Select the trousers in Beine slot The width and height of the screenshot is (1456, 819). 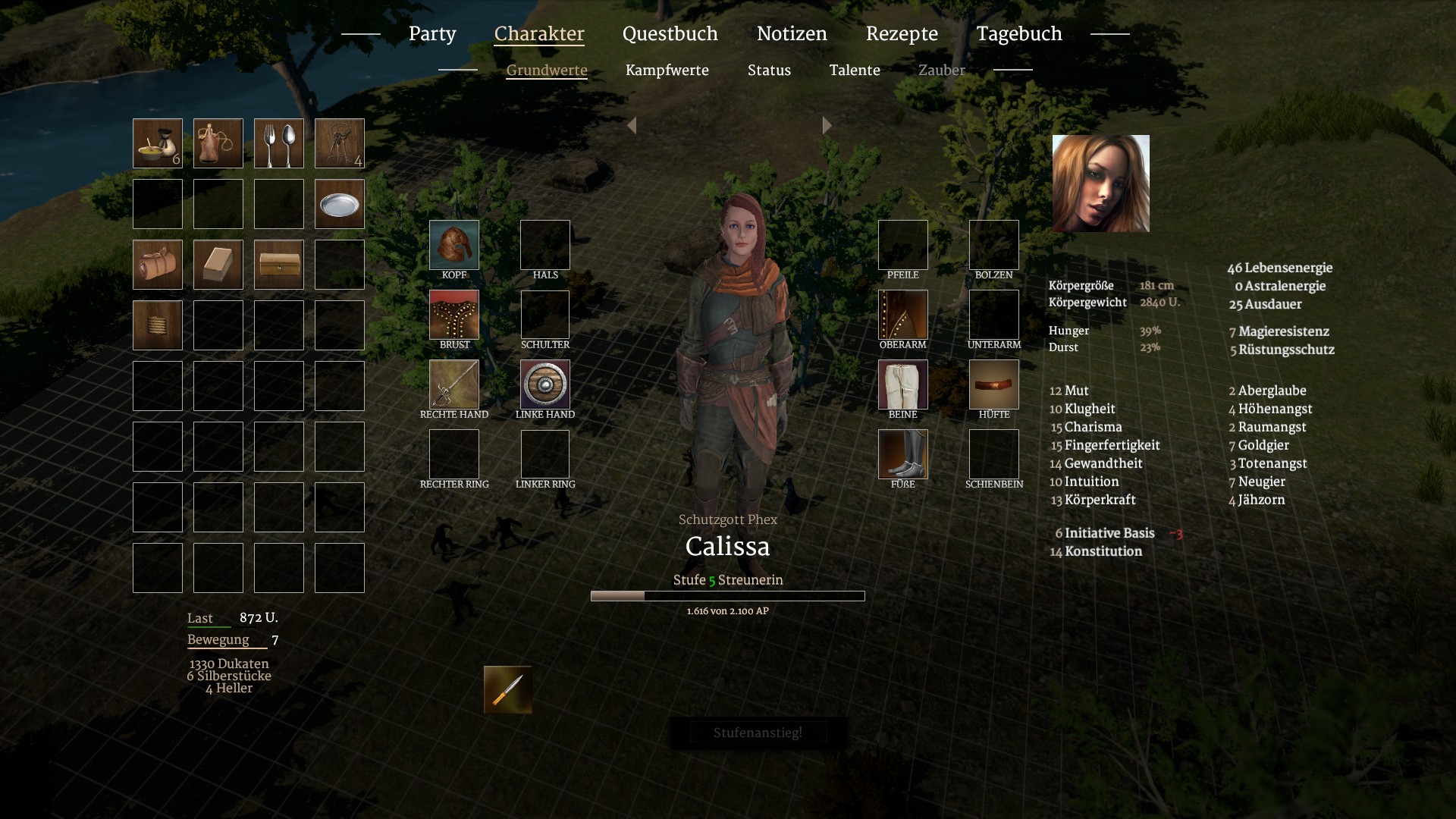click(x=902, y=384)
